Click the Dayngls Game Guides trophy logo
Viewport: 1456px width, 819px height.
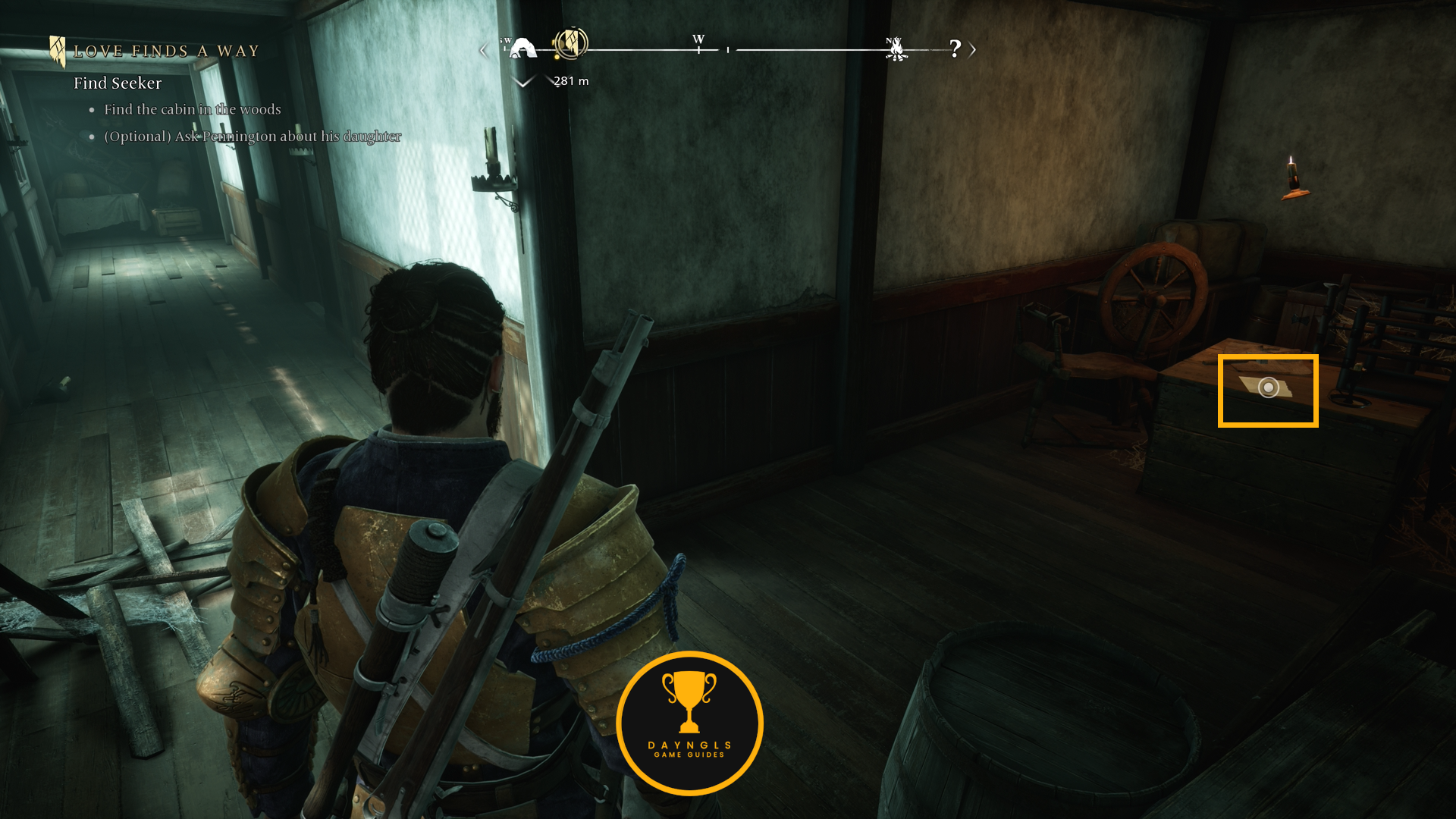click(689, 723)
